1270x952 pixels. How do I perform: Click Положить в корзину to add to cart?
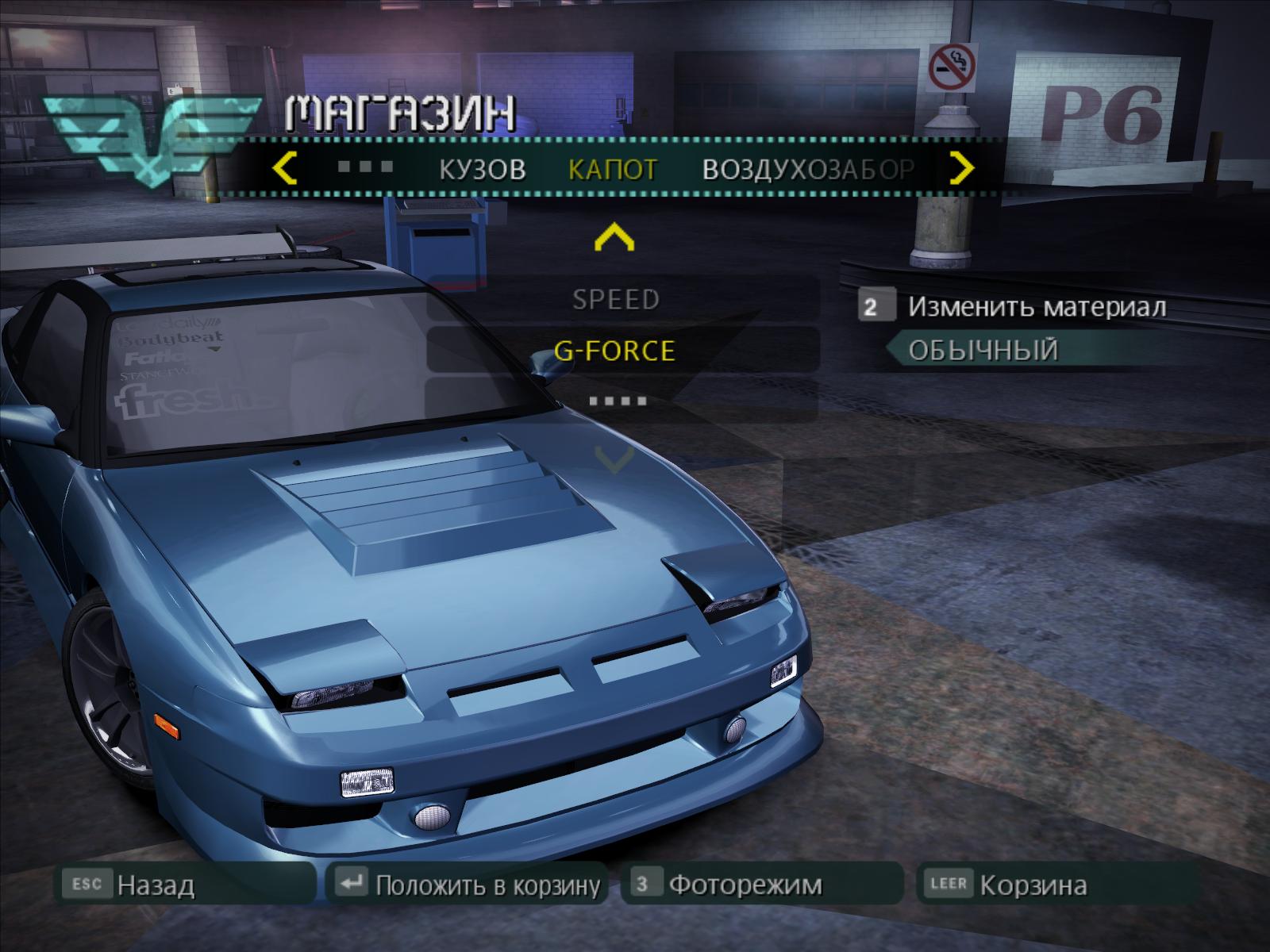coord(486,885)
